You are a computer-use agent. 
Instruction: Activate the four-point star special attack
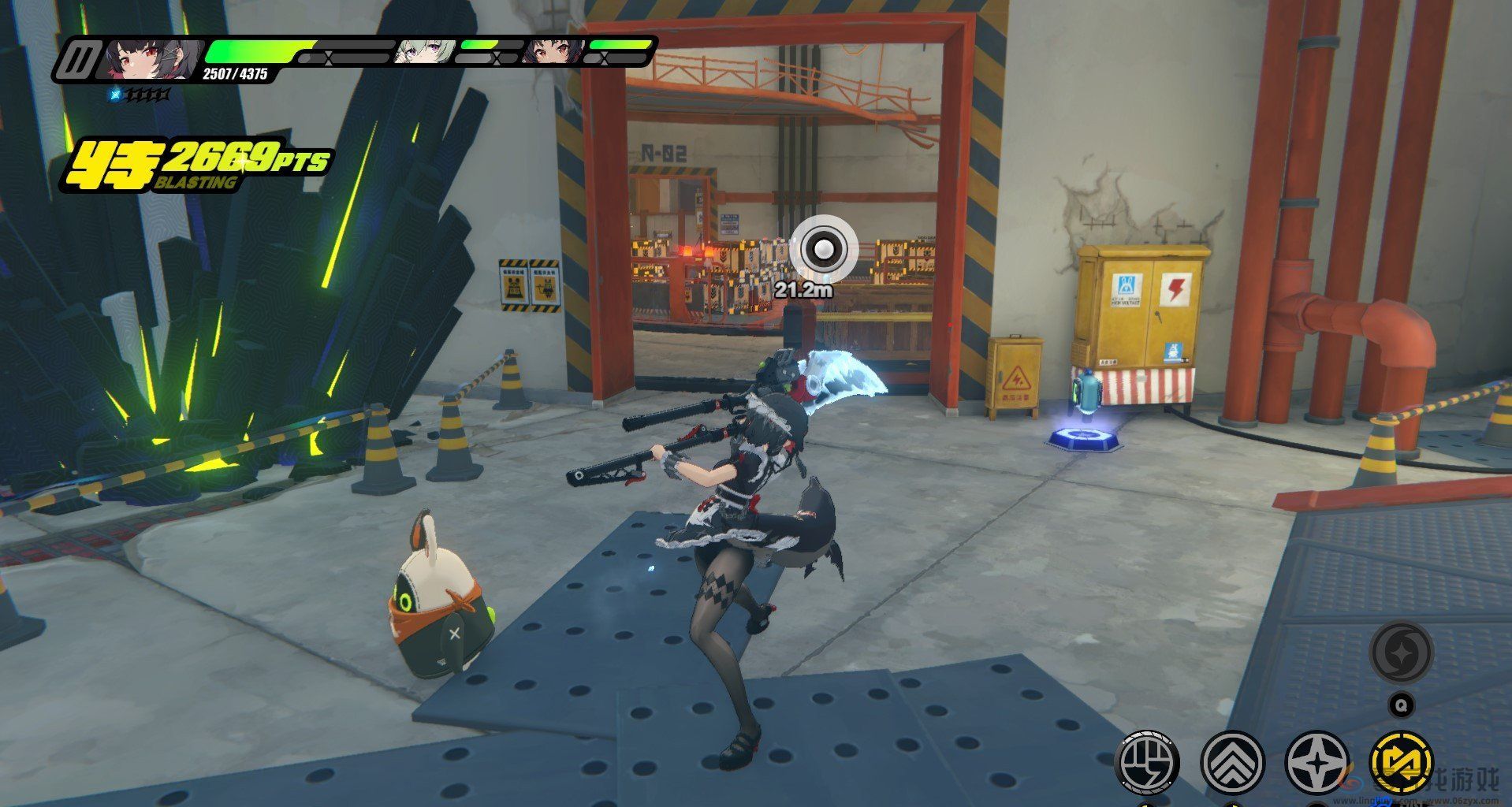(1317, 762)
